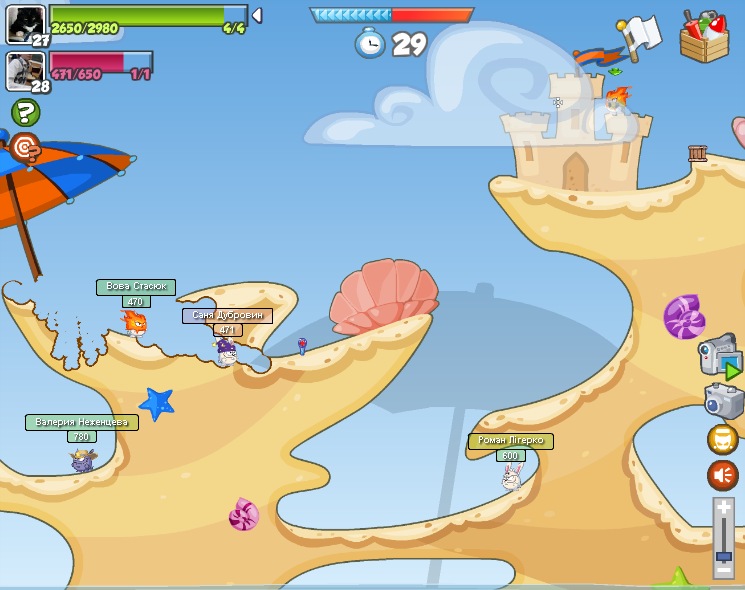Zoom out with the minus button
The height and width of the screenshot is (590, 745).
[724, 572]
